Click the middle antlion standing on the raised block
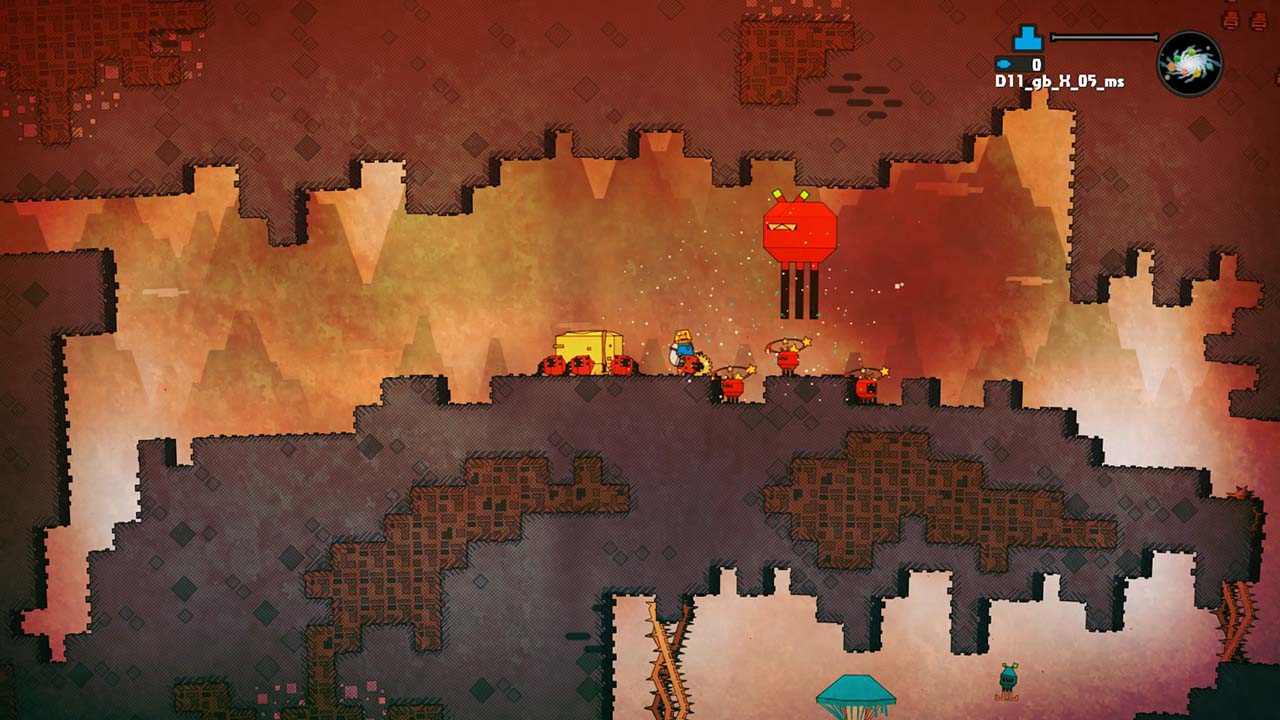The image size is (1280, 720). click(x=787, y=359)
